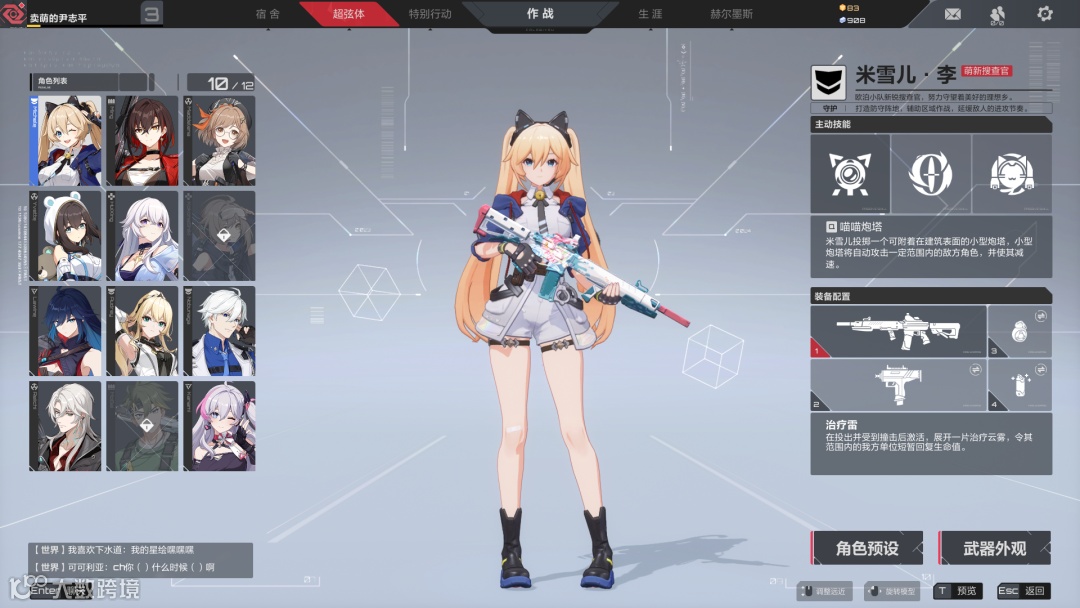1080x608 pixels.
Task: Open the settings gear icon
Action: click(x=1045, y=14)
